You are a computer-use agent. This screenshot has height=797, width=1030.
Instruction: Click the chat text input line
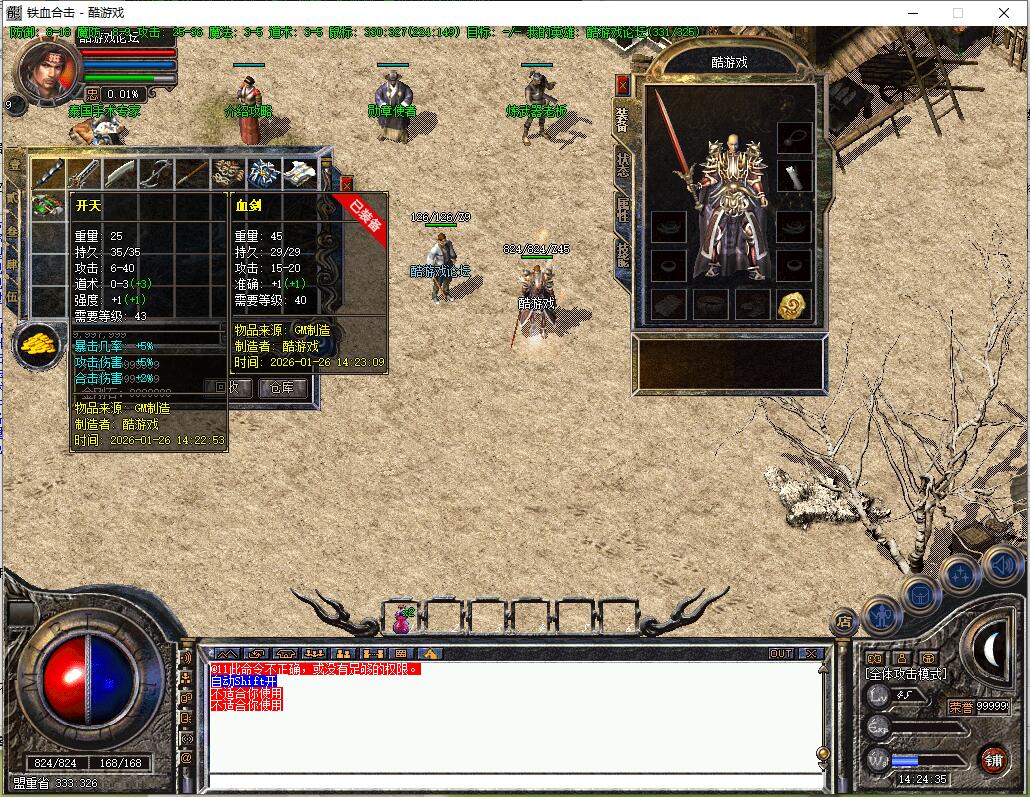click(510, 781)
